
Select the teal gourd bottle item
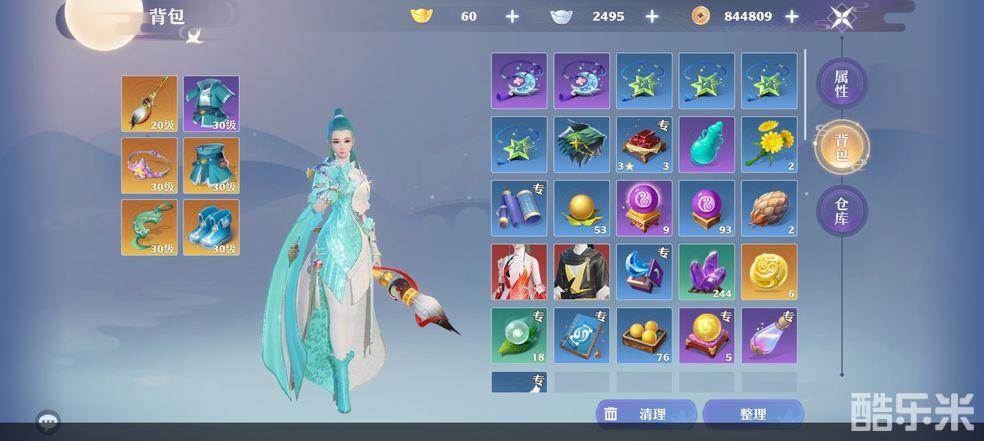707,144
